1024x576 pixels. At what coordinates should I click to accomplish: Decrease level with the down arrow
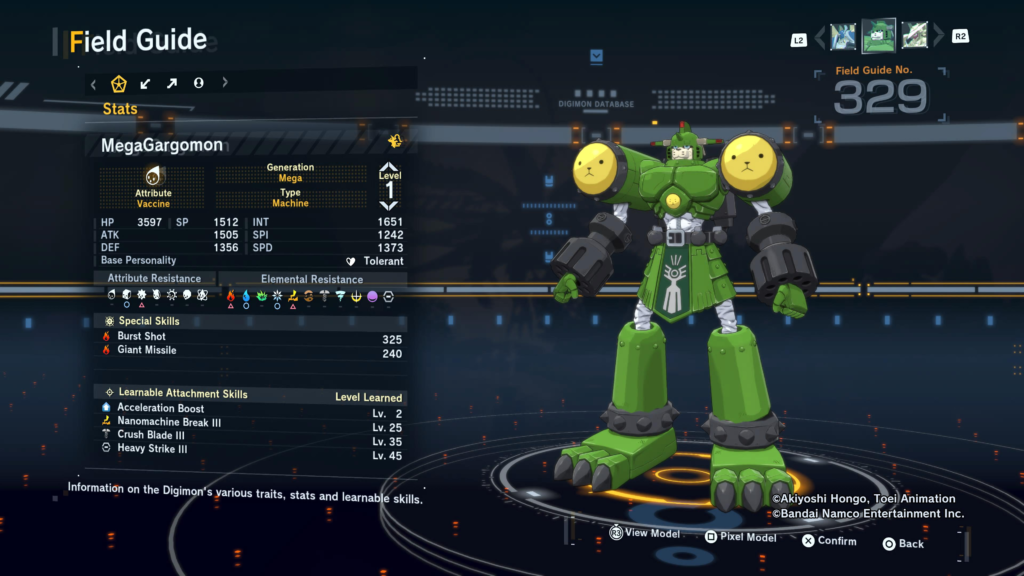coord(389,205)
